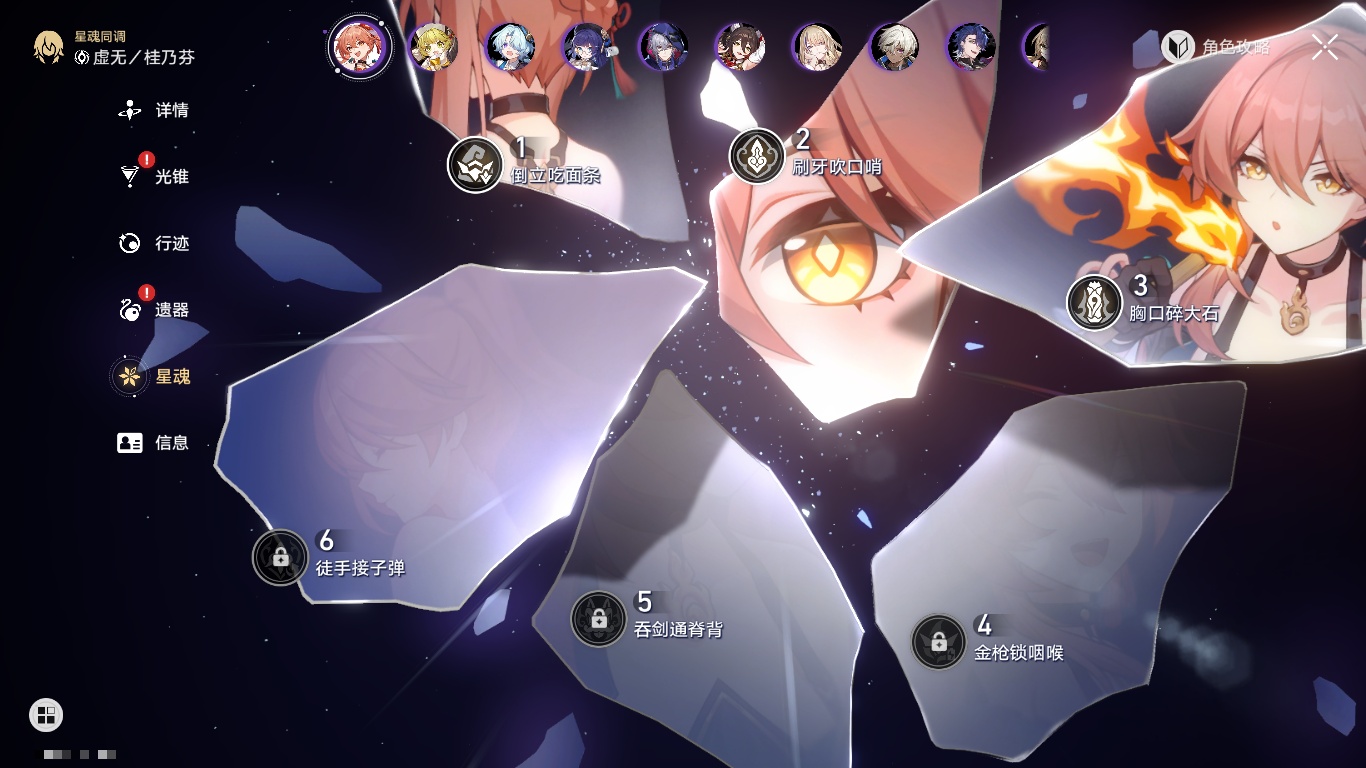Select eidolon 1 倒立吃面条
This screenshot has height=768, width=1366.
(x=475, y=165)
